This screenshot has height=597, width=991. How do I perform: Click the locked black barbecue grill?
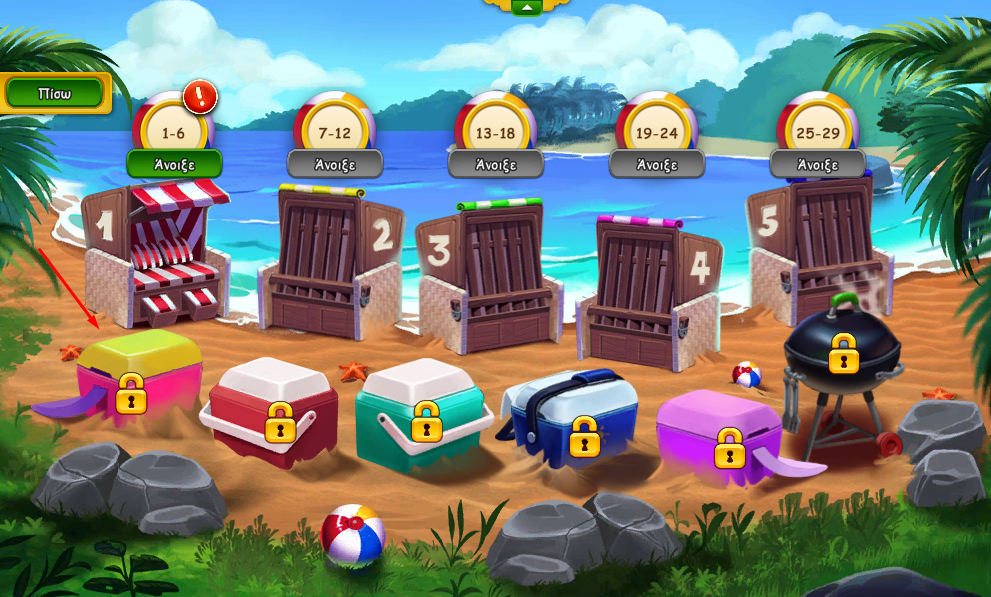842,360
